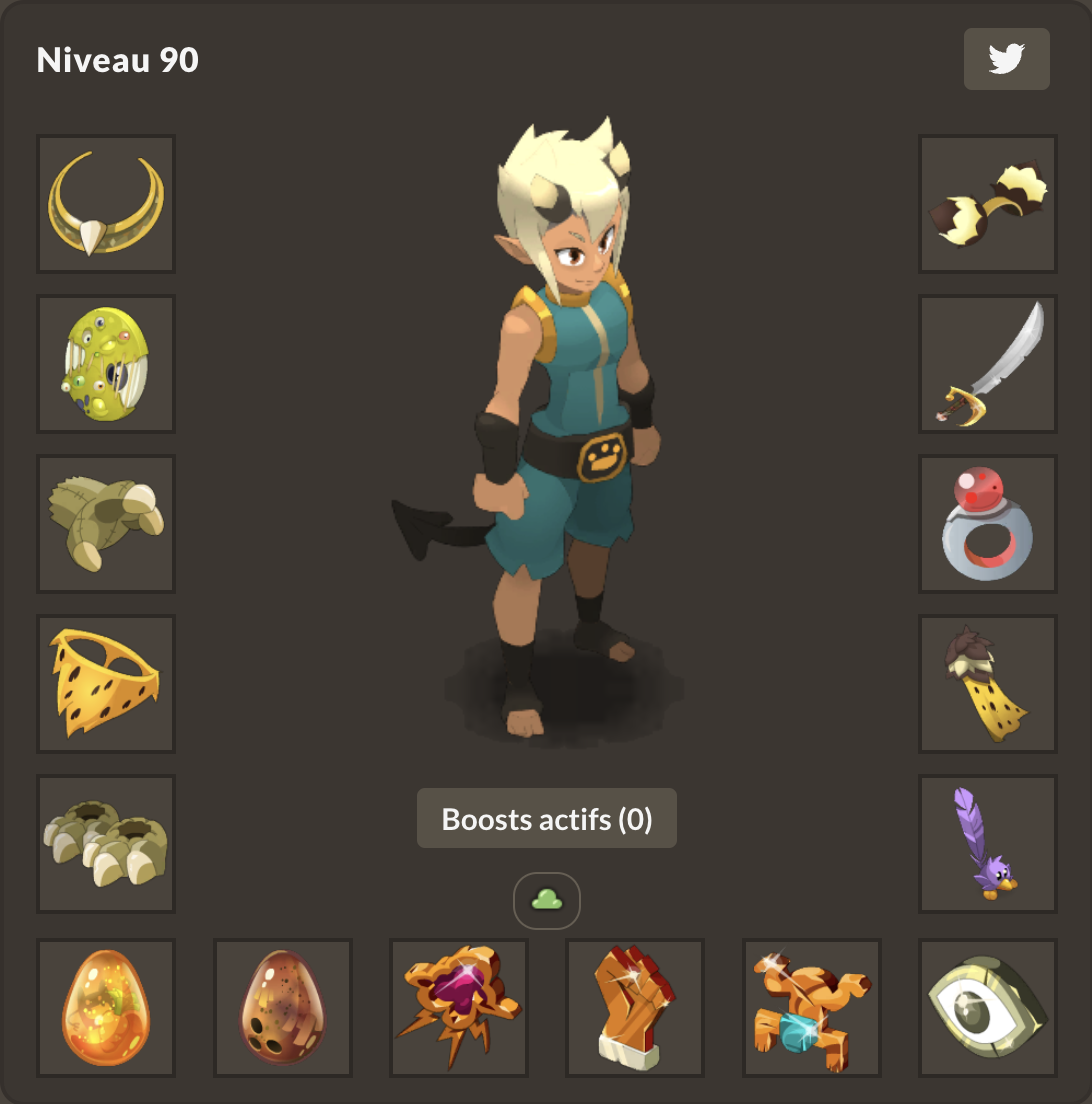
Task: Share the build via the Twitter button
Action: [x=1006, y=59]
